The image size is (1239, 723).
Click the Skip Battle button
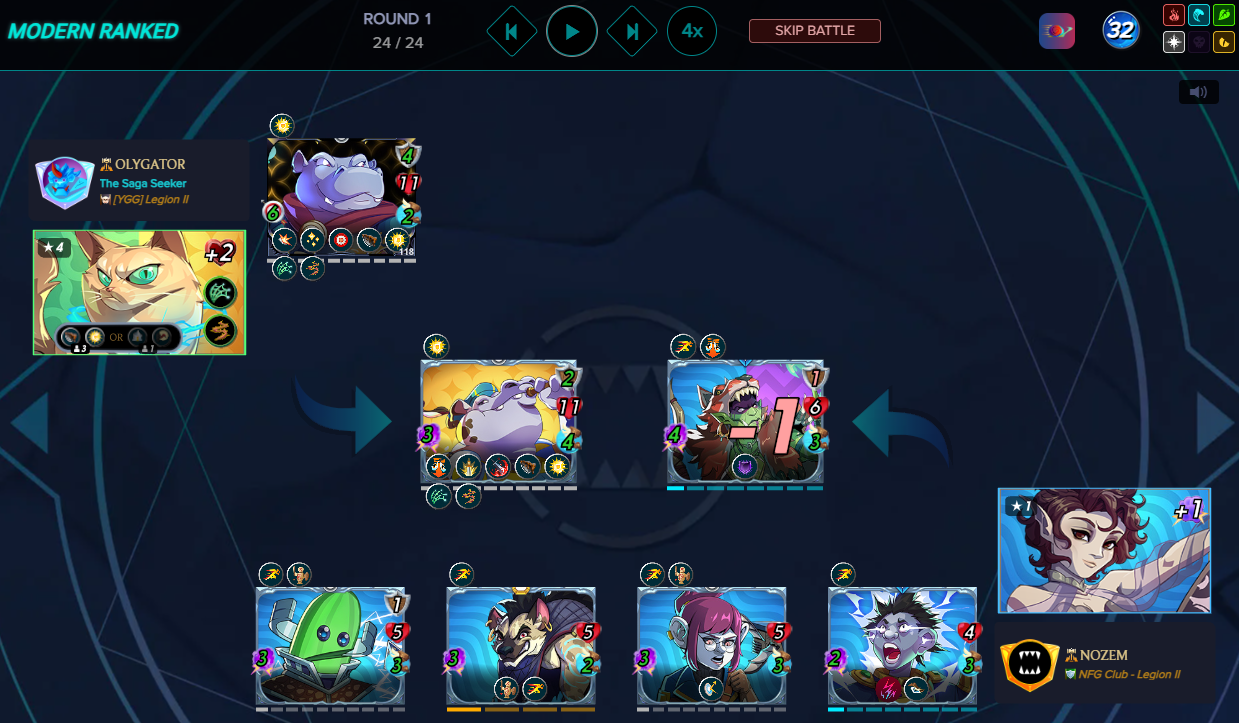coord(814,31)
